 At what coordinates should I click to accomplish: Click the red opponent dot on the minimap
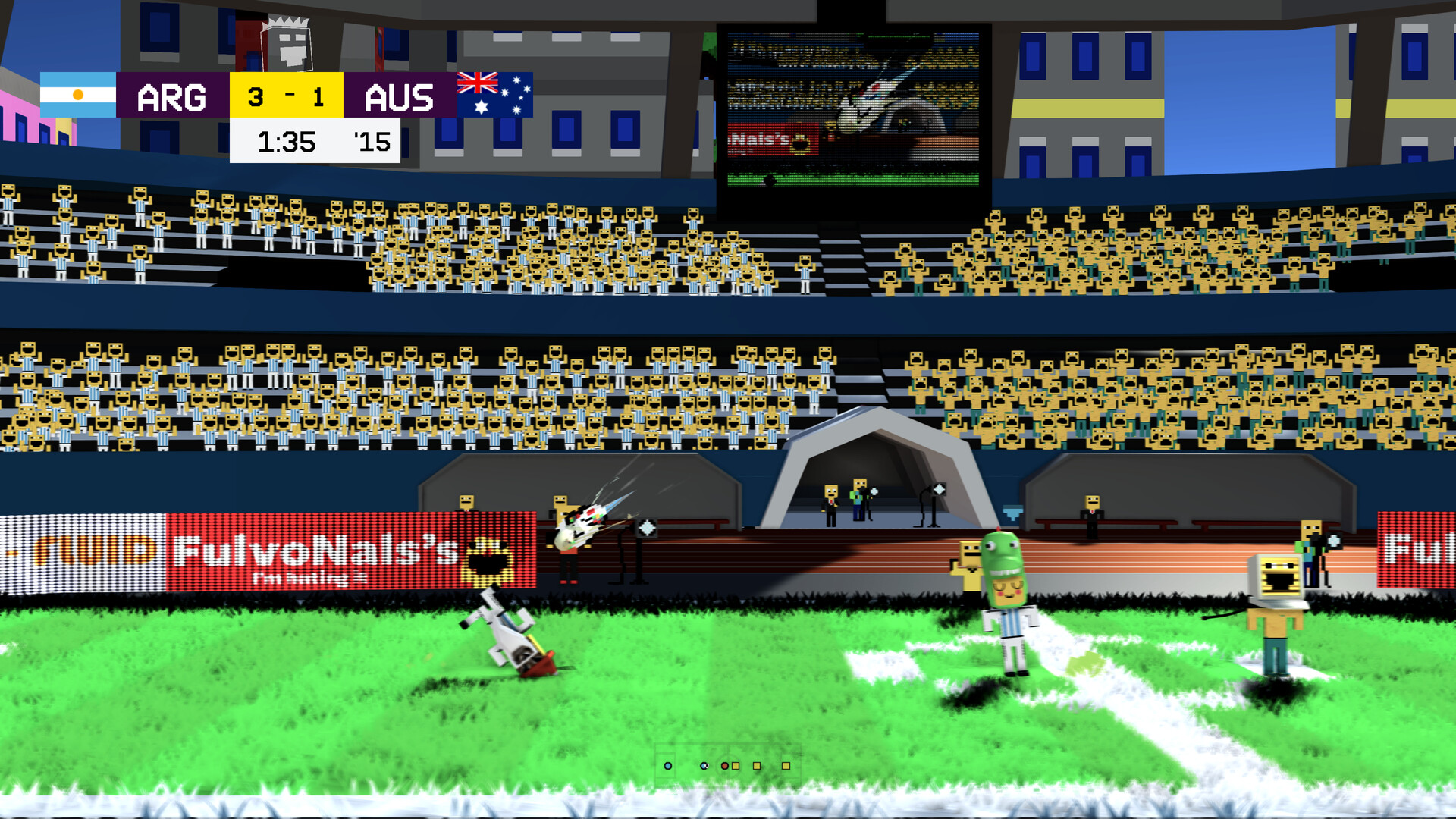(x=725, y=766)
